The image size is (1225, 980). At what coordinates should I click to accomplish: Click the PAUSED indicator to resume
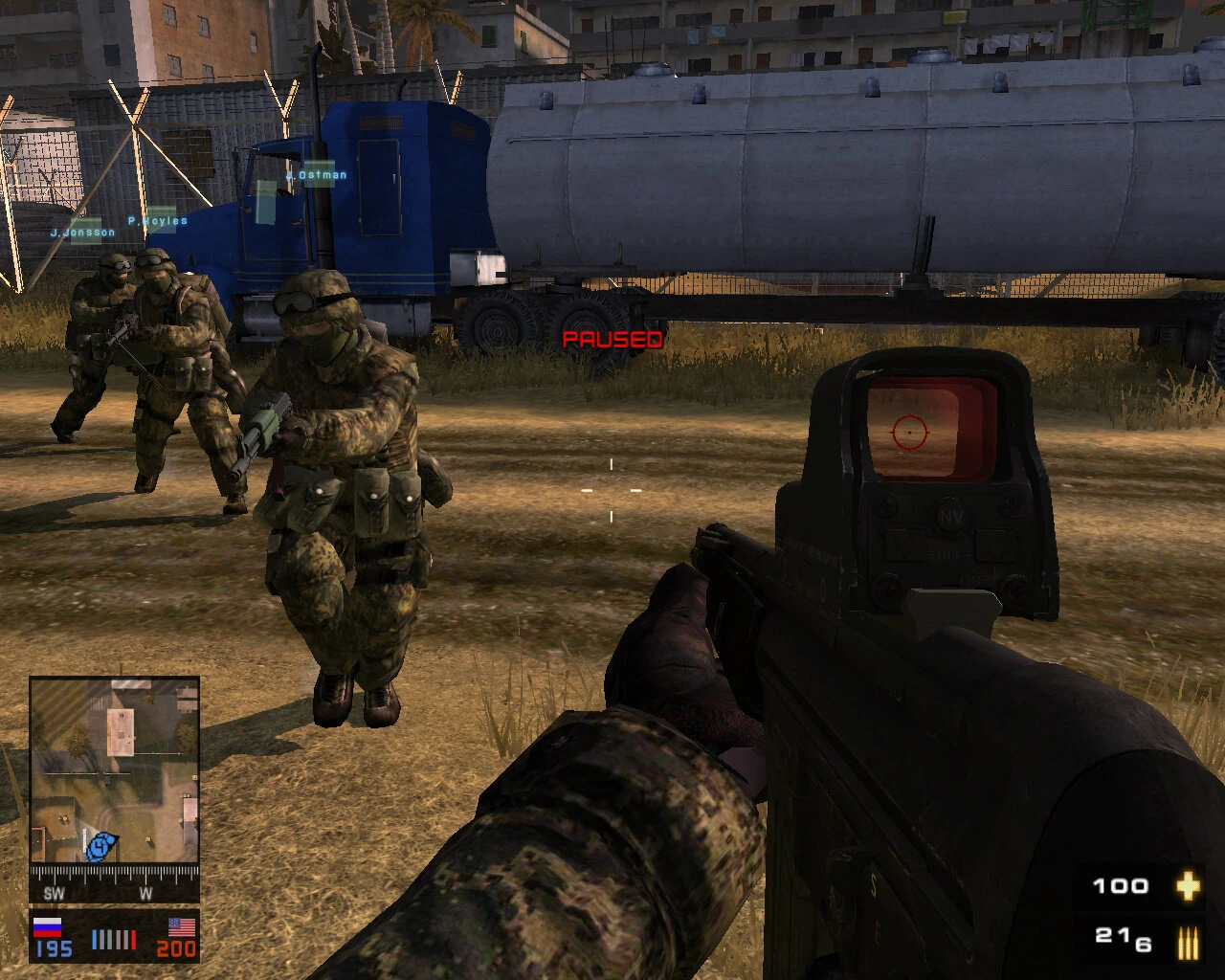tap(612, 339)
